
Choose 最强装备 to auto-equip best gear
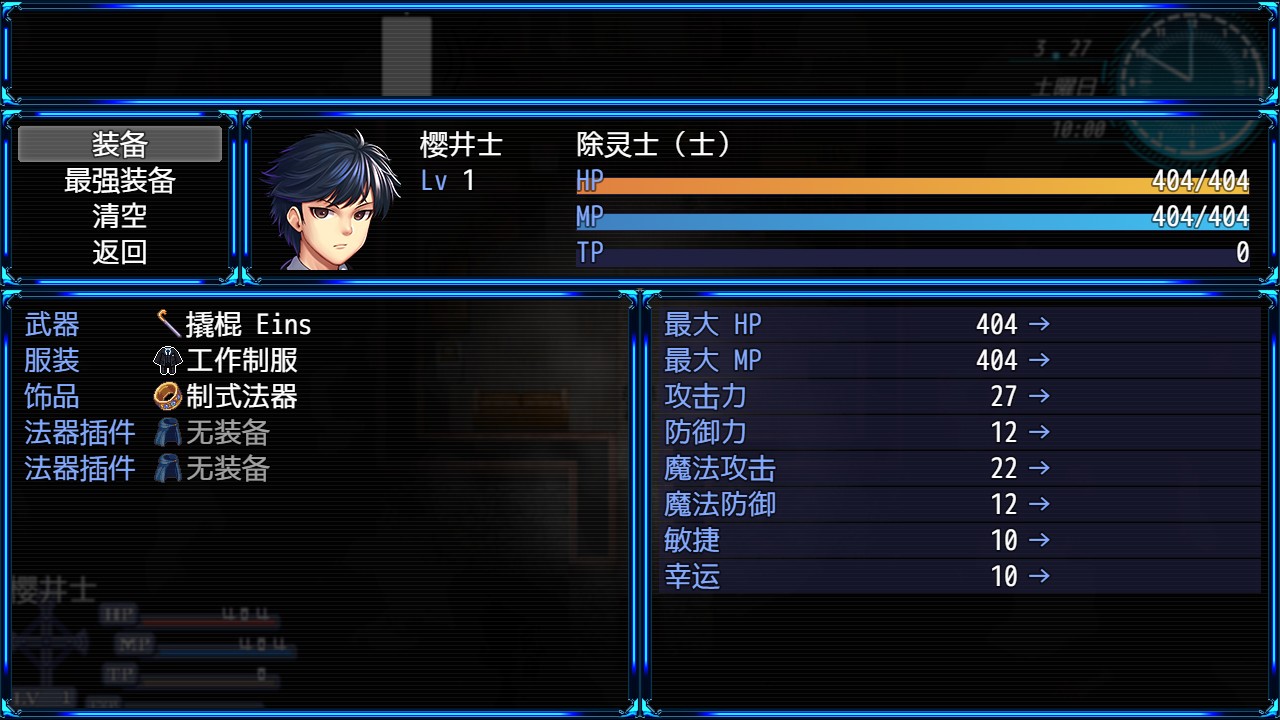pos(120,181)
